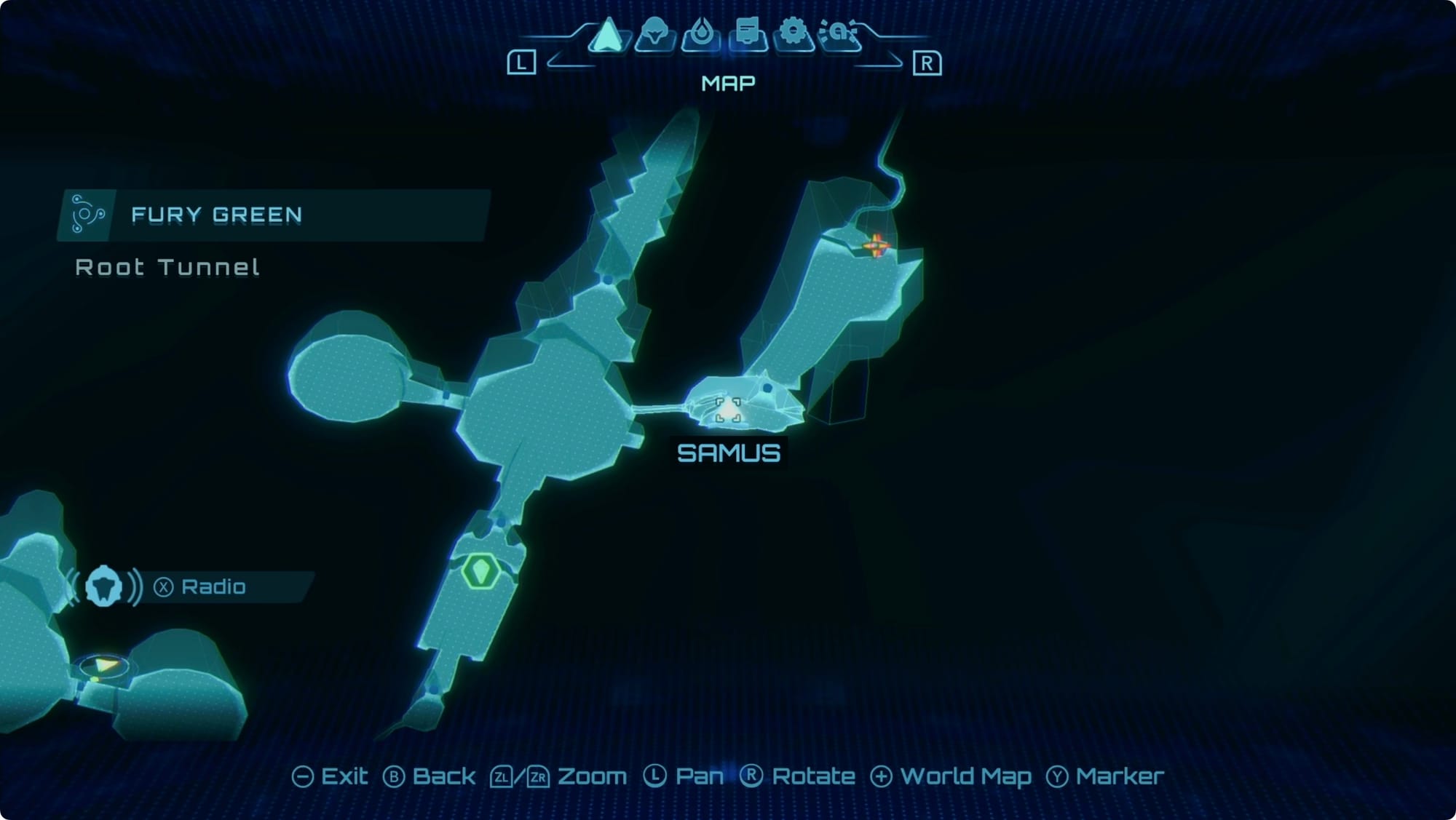Switch to the Samus helmet tab
Screen dimensions: 1456x820
click(x=654, y=33)
